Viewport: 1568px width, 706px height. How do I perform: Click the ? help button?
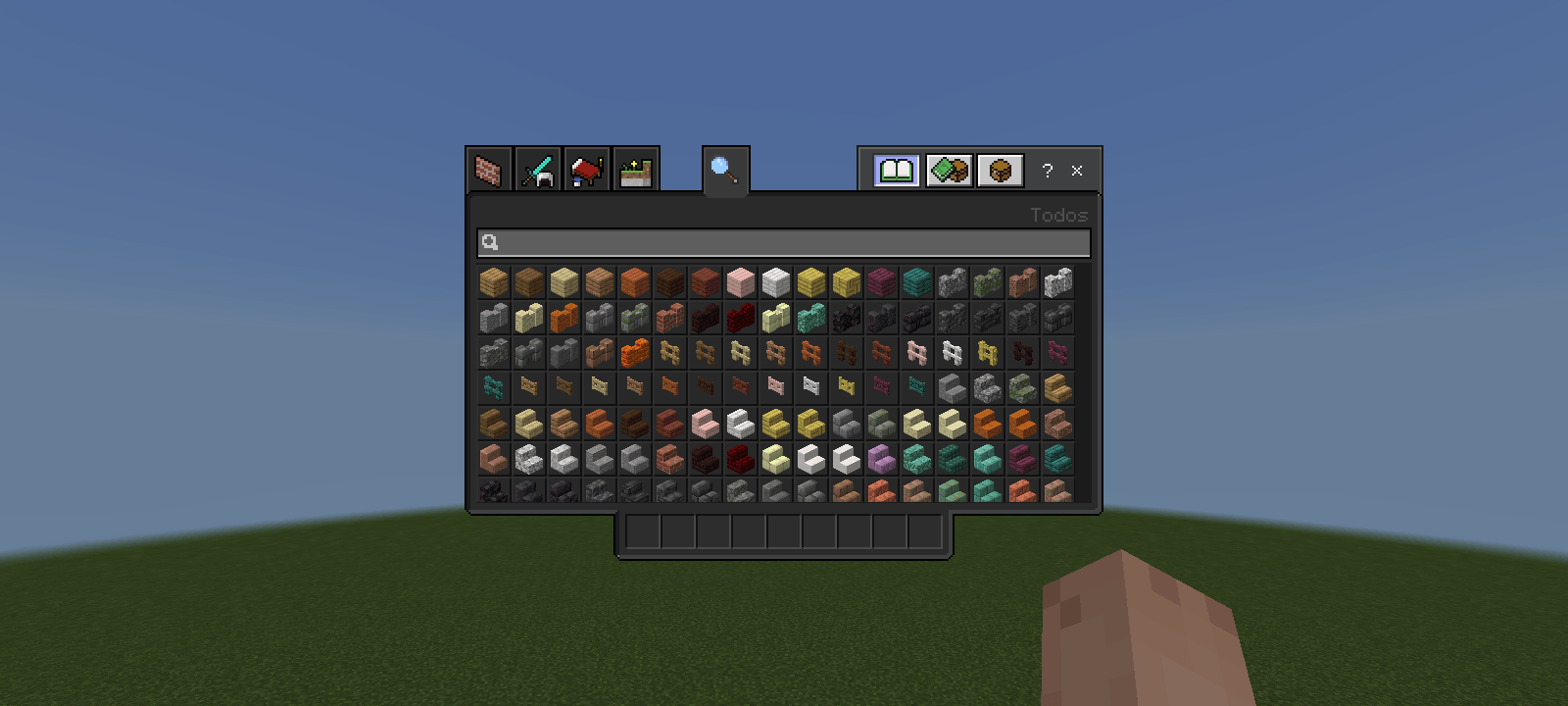pos(1047,172)
